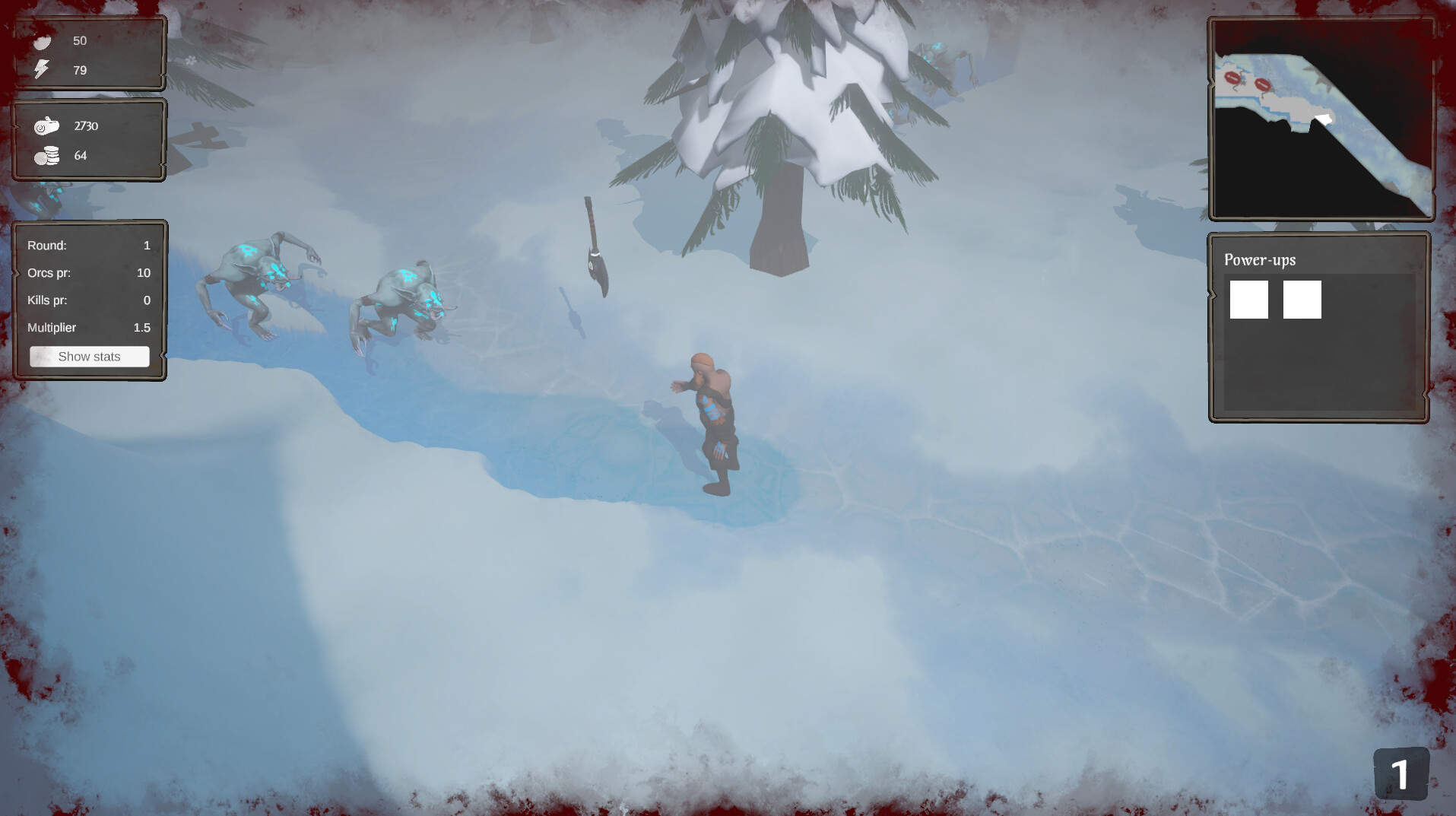The width and height of the screenshot is (1456, 816).
Task: Toggle the stats display via Show stats
Action: 89,356
